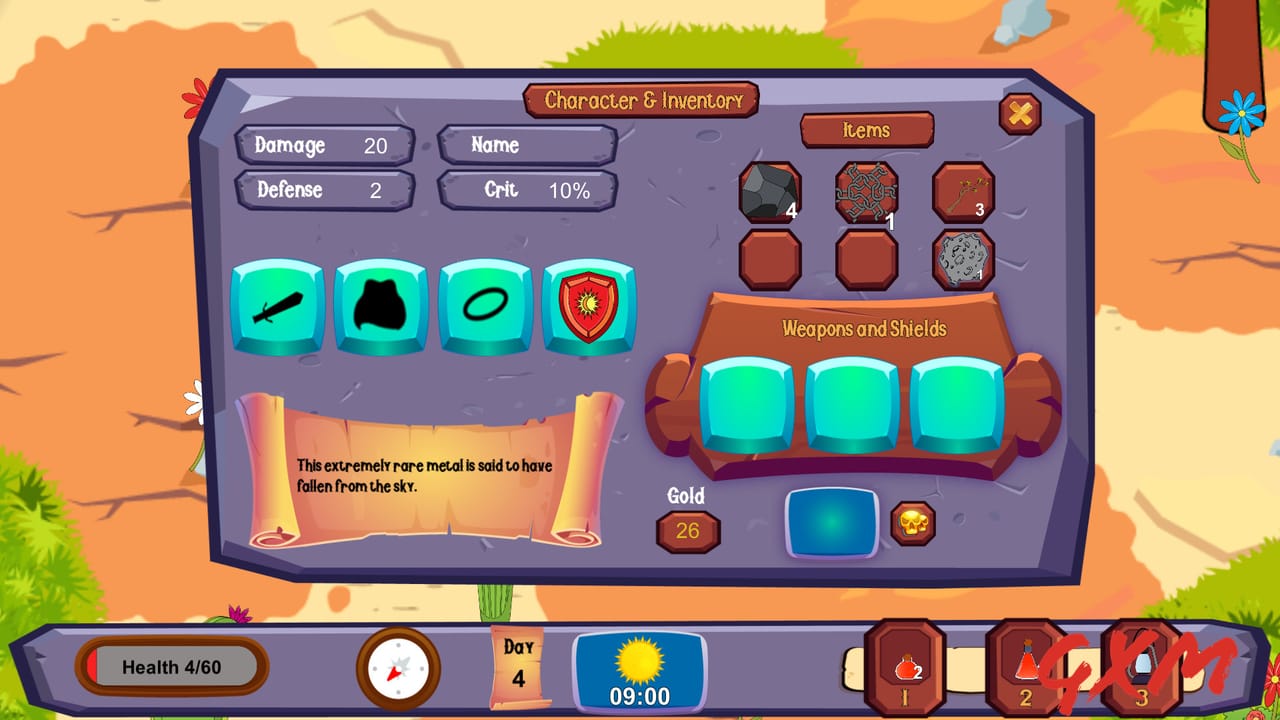Screen dimensions: 1280x720
Task: Select the coal item with count 4
Action: pyautogui.click(x=770, y=190)
